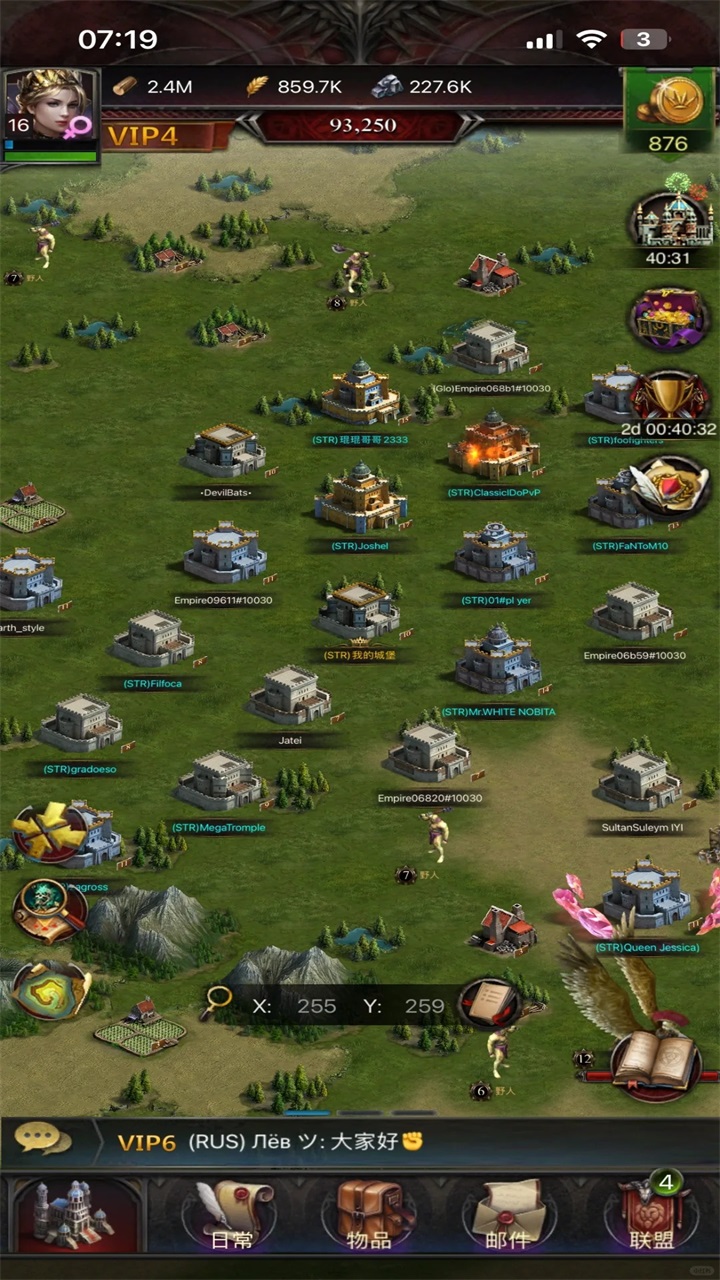Tap the four yellow arrows icon

click(48, 832)
